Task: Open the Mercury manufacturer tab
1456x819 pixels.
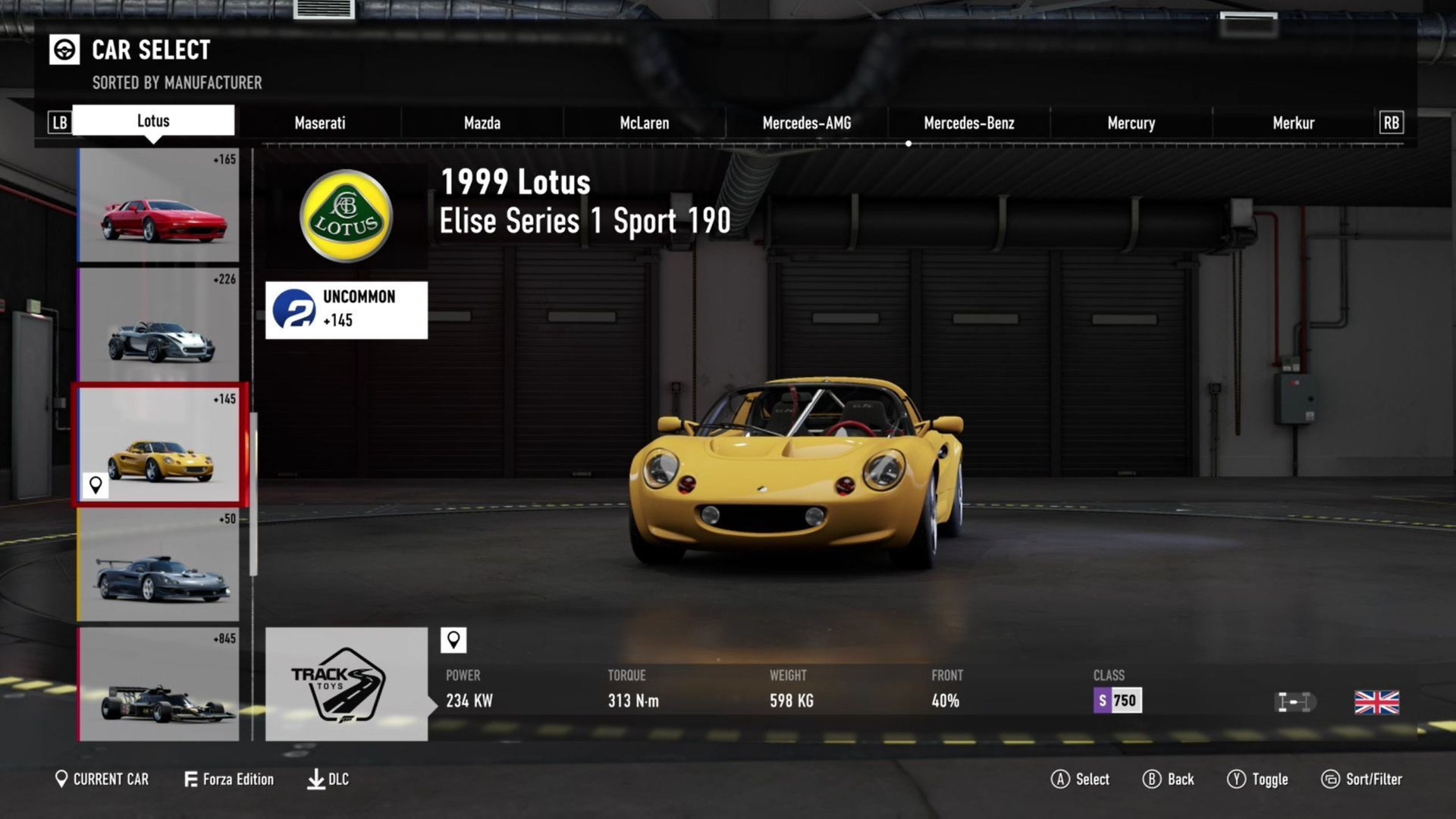Action: [1131, 123]
